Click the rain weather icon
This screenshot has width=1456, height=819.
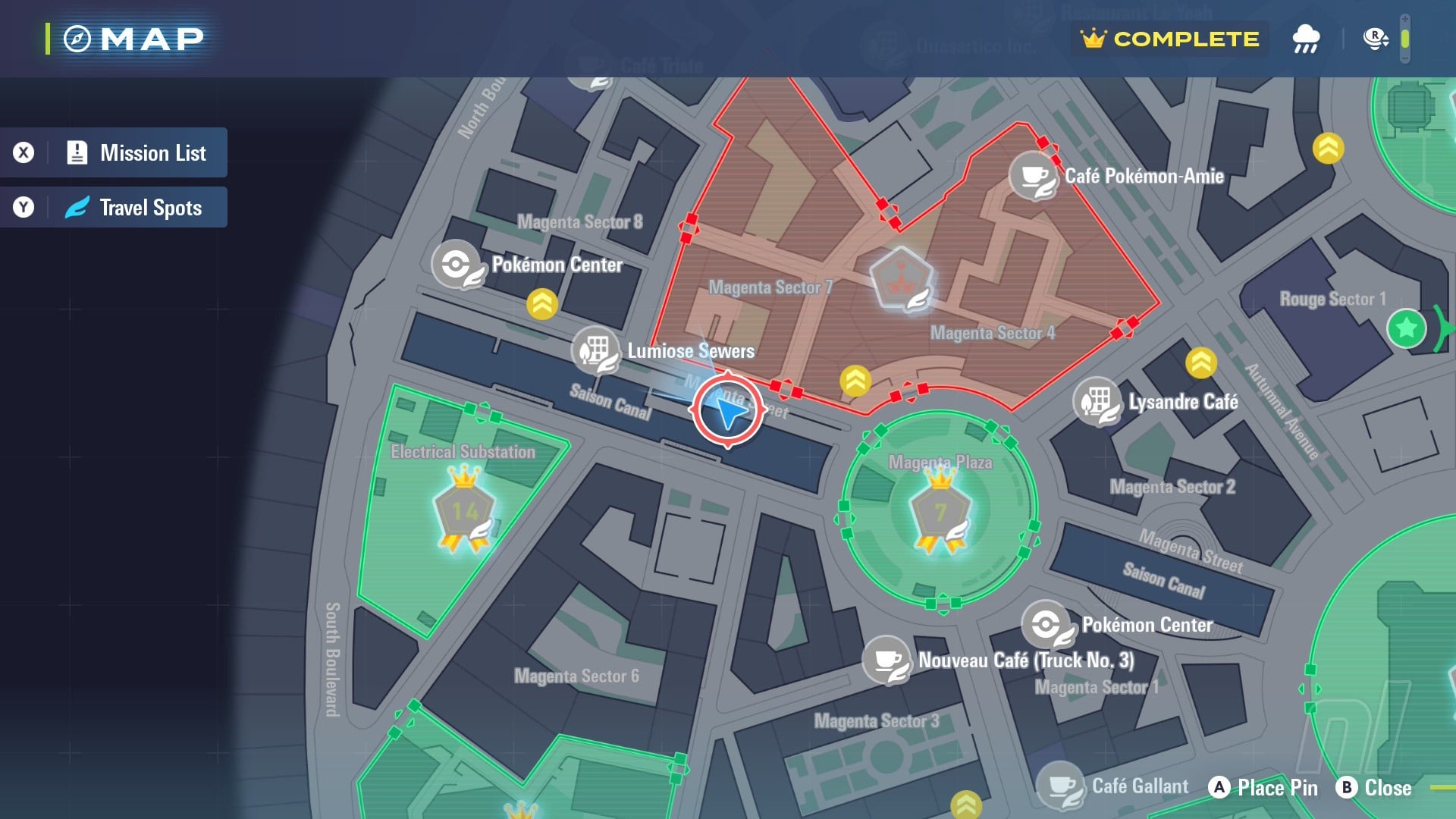[1305, 39]
